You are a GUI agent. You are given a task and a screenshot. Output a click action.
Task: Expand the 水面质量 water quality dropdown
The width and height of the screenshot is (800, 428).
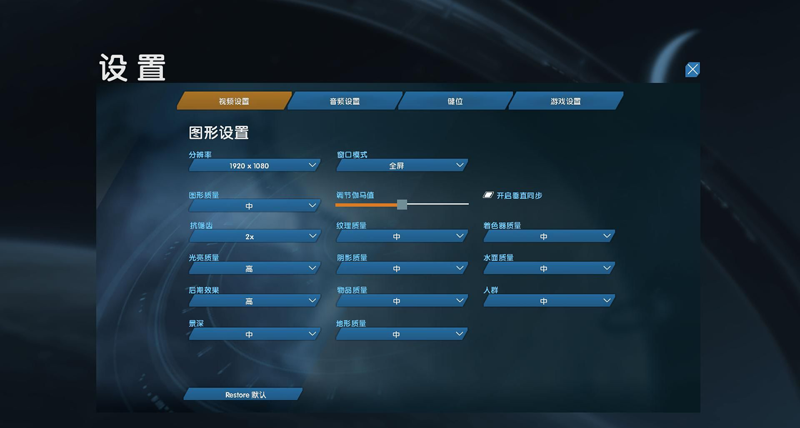(548, 269)
